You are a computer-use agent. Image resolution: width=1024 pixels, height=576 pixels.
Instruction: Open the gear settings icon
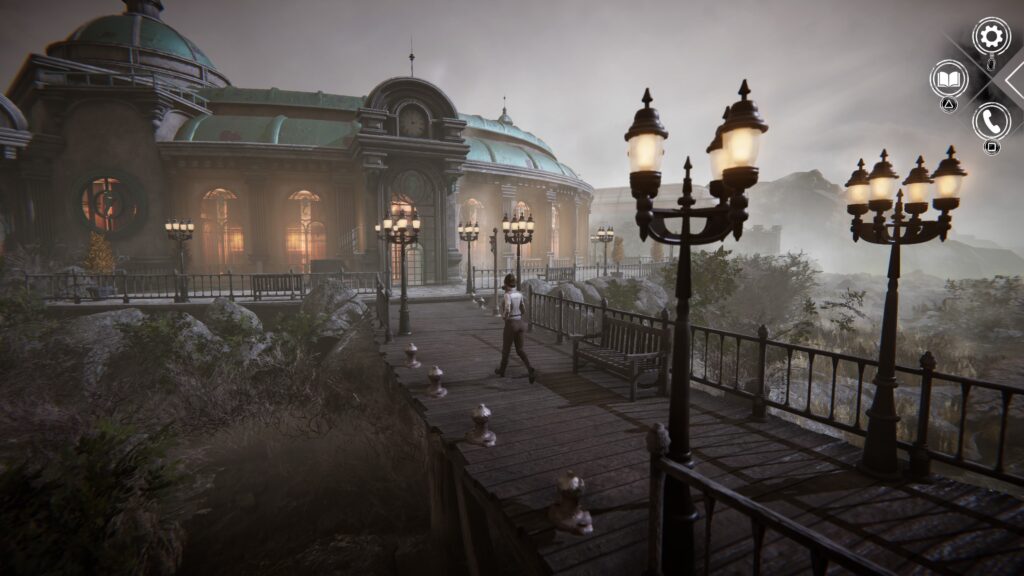point(991,37)
